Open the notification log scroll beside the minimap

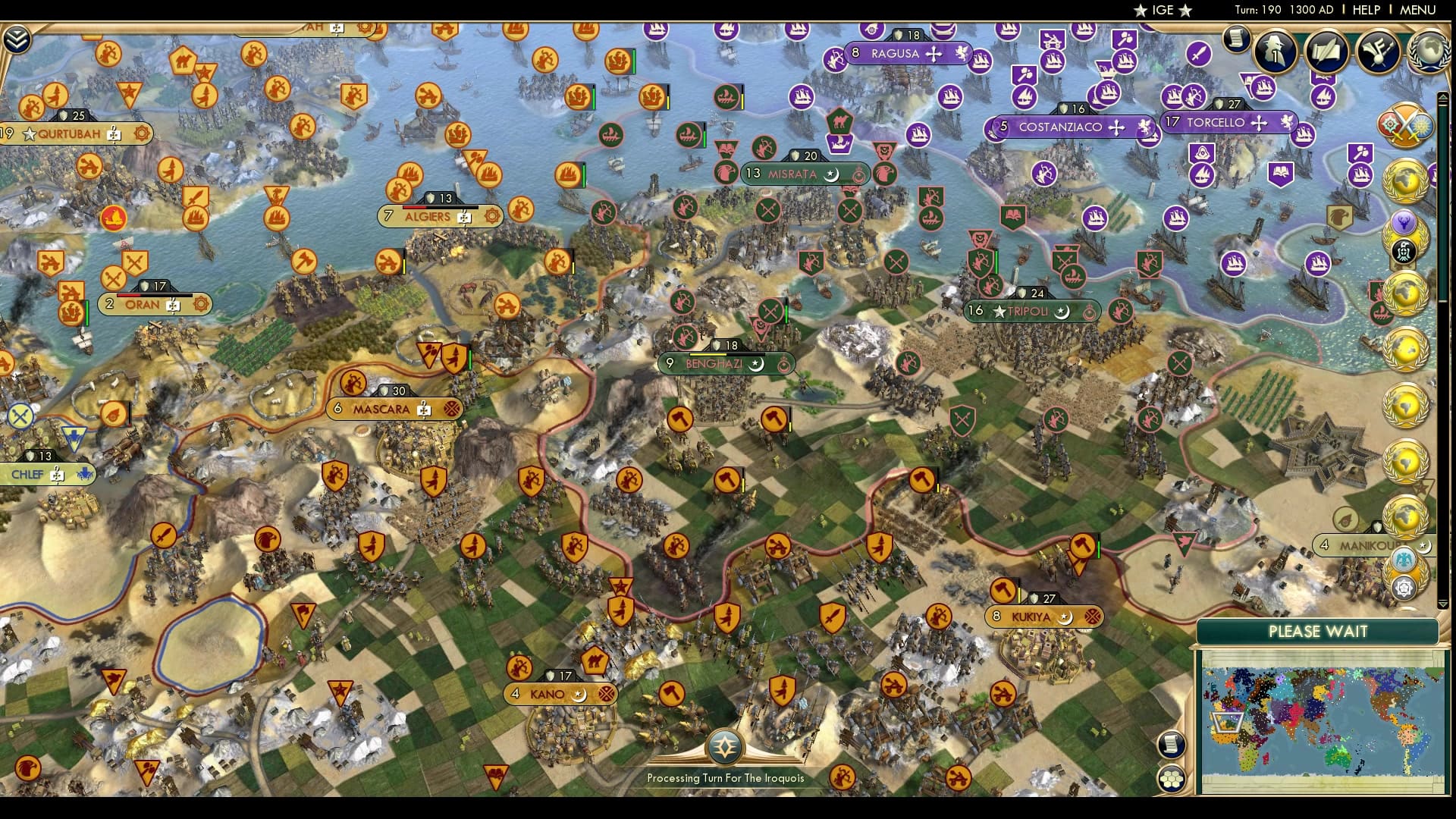pyautogui.click(x=1172, y=744)
